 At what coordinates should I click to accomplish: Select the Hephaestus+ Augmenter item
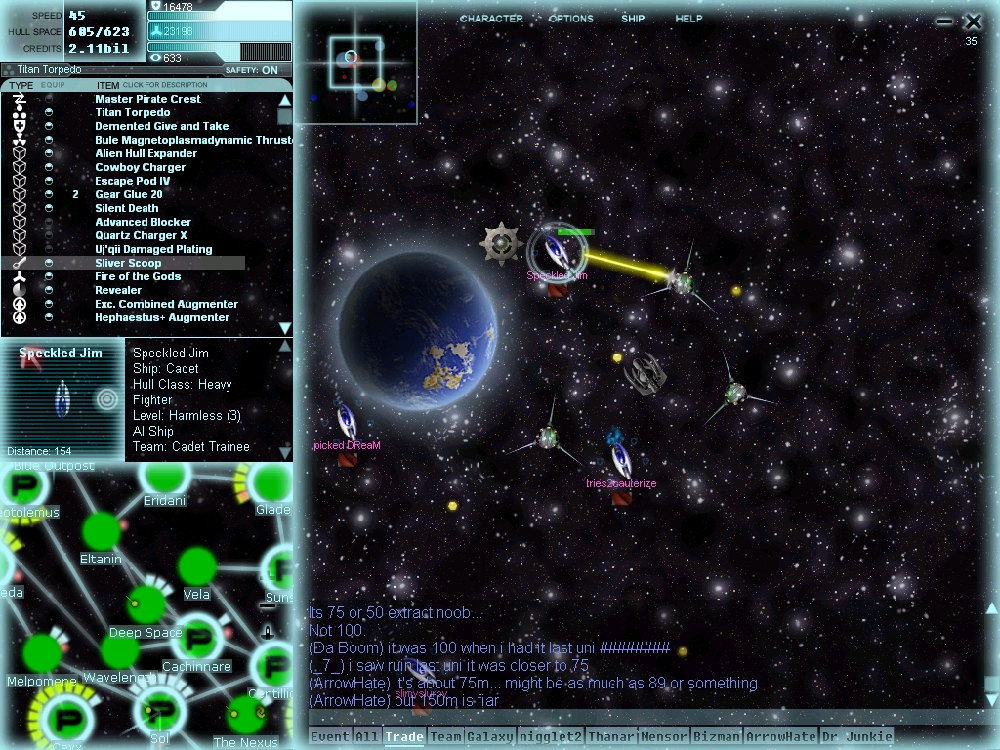(x=162, y=318)
